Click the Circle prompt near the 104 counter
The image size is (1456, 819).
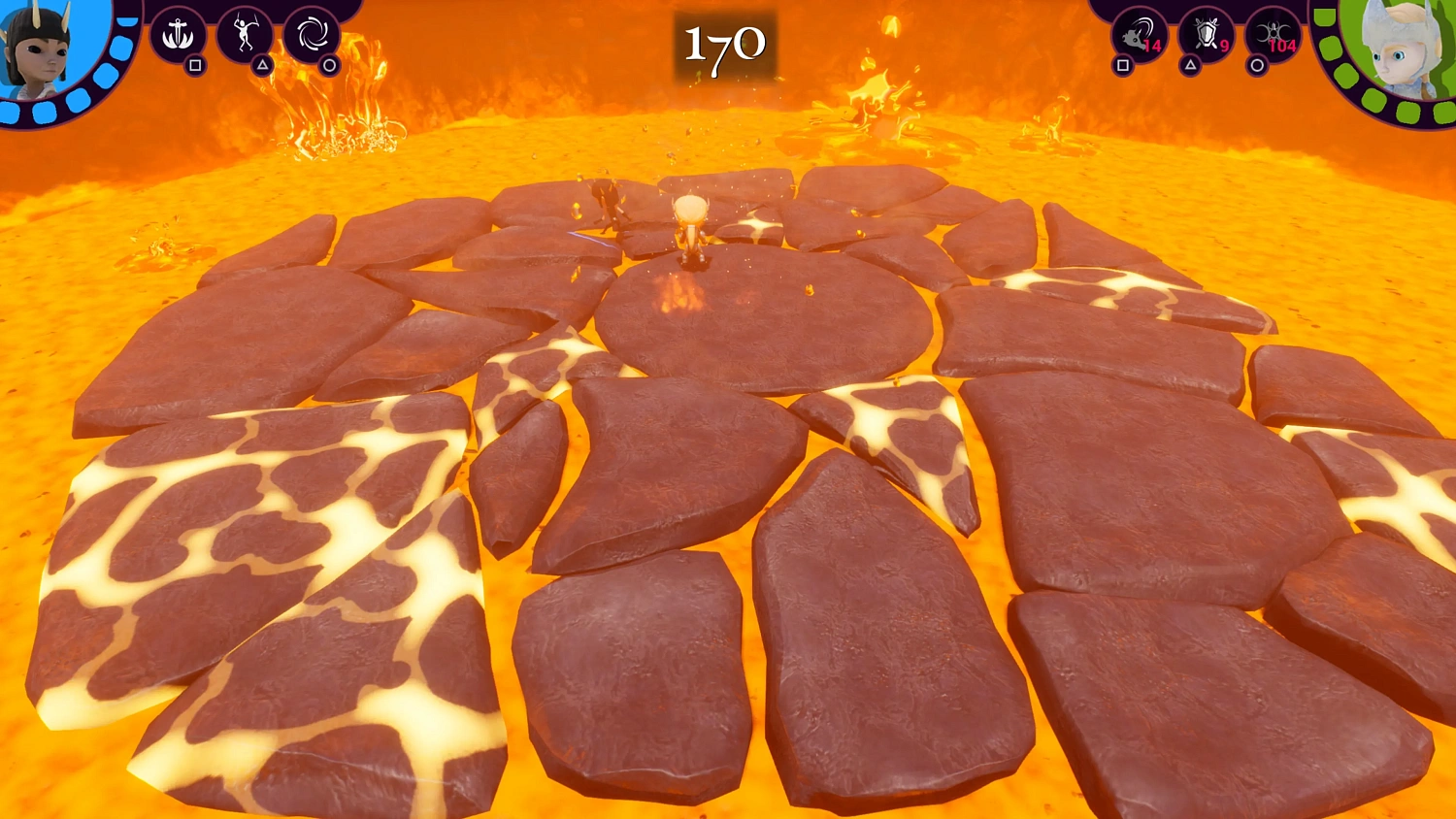(x=1259, y=65)
